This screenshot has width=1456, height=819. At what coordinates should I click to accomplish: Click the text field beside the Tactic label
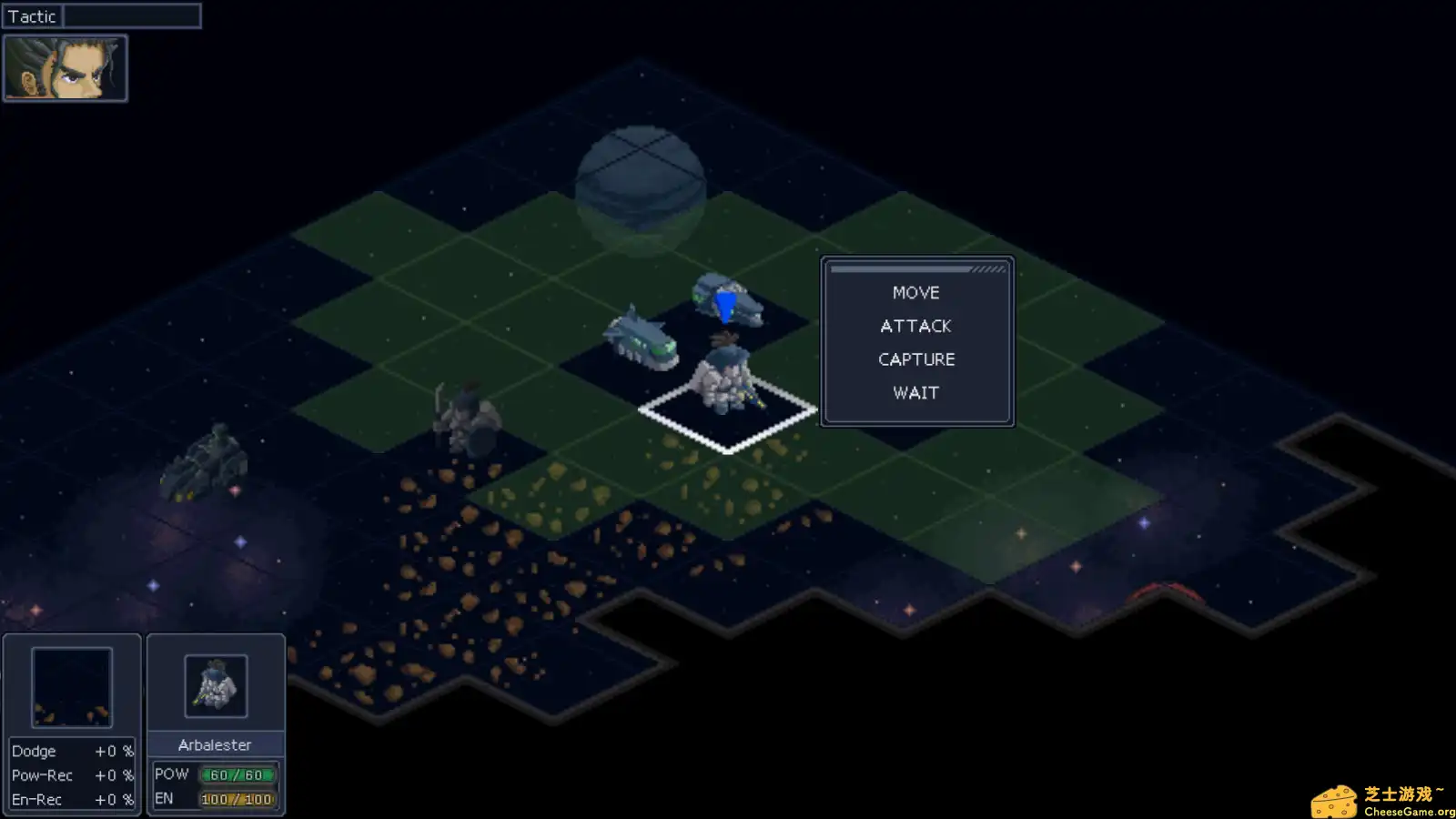point(132,15)
